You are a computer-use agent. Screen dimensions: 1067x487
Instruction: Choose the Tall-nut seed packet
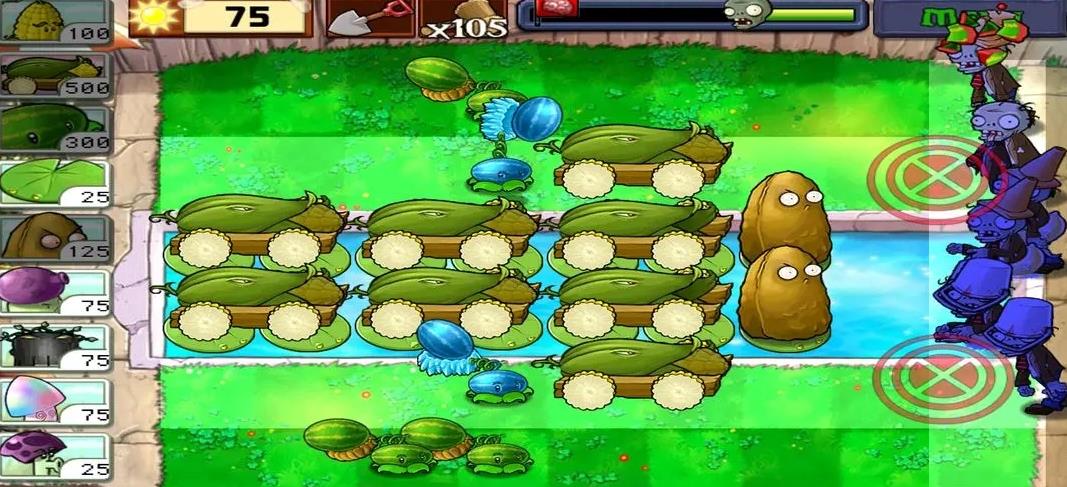tap(55, 237)
